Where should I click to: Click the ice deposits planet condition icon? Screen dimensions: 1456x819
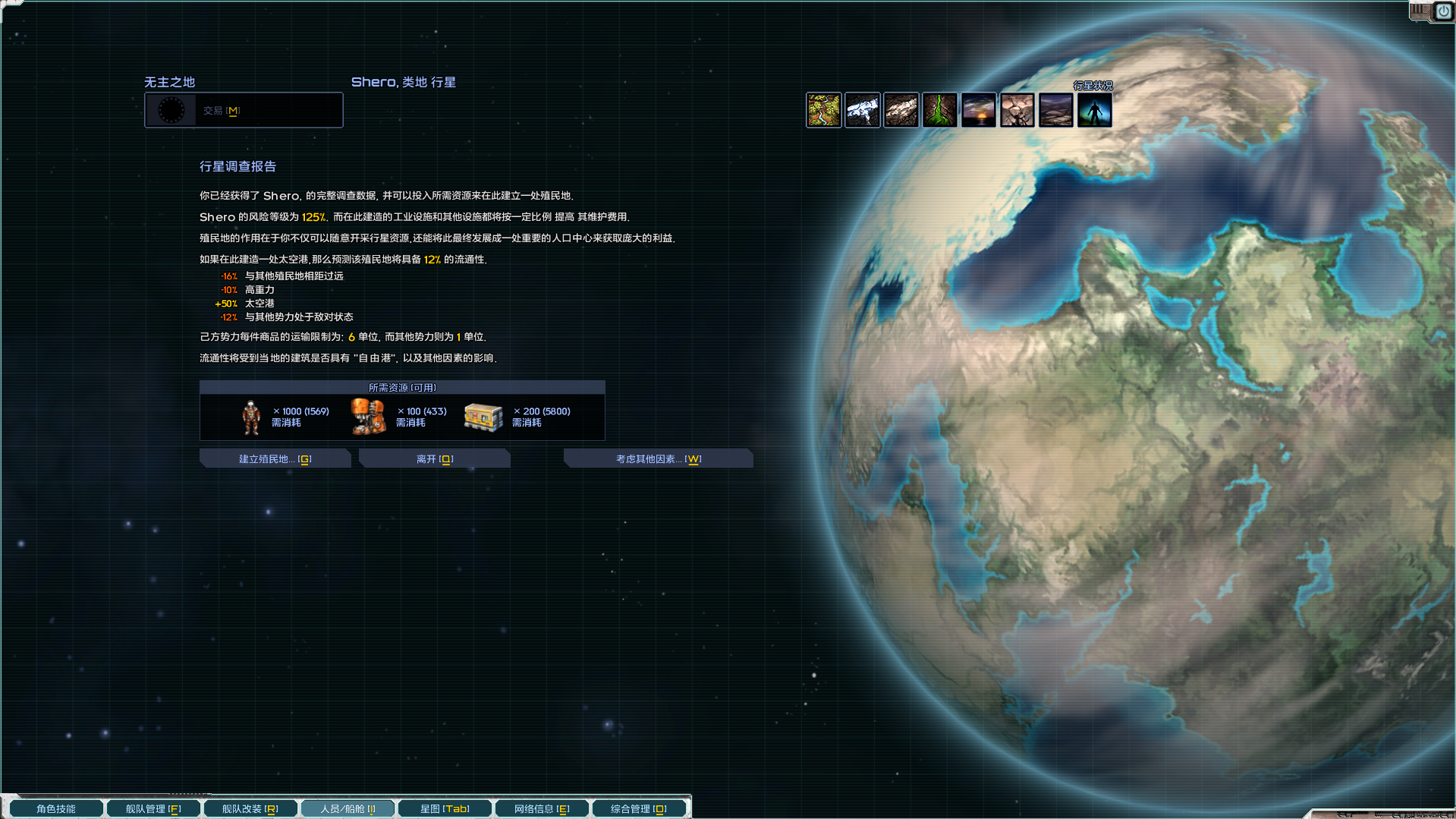(x=862, y=110)
